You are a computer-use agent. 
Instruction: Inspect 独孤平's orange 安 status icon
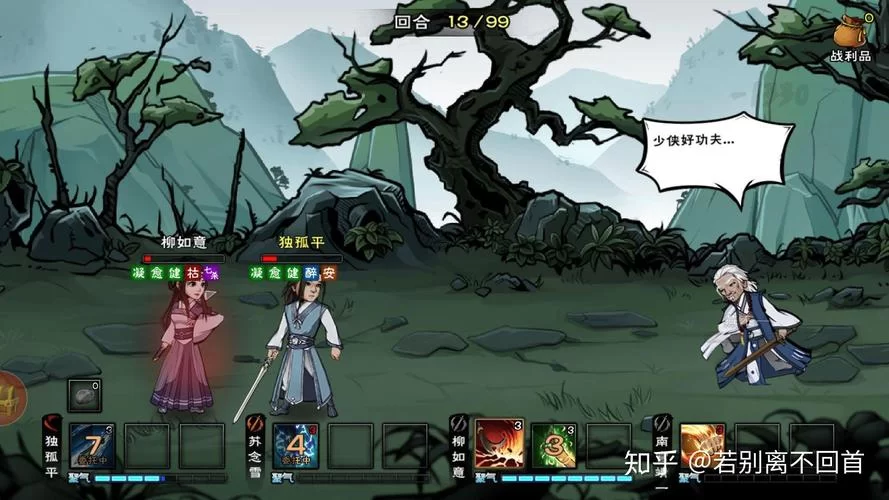click(329, 272)
